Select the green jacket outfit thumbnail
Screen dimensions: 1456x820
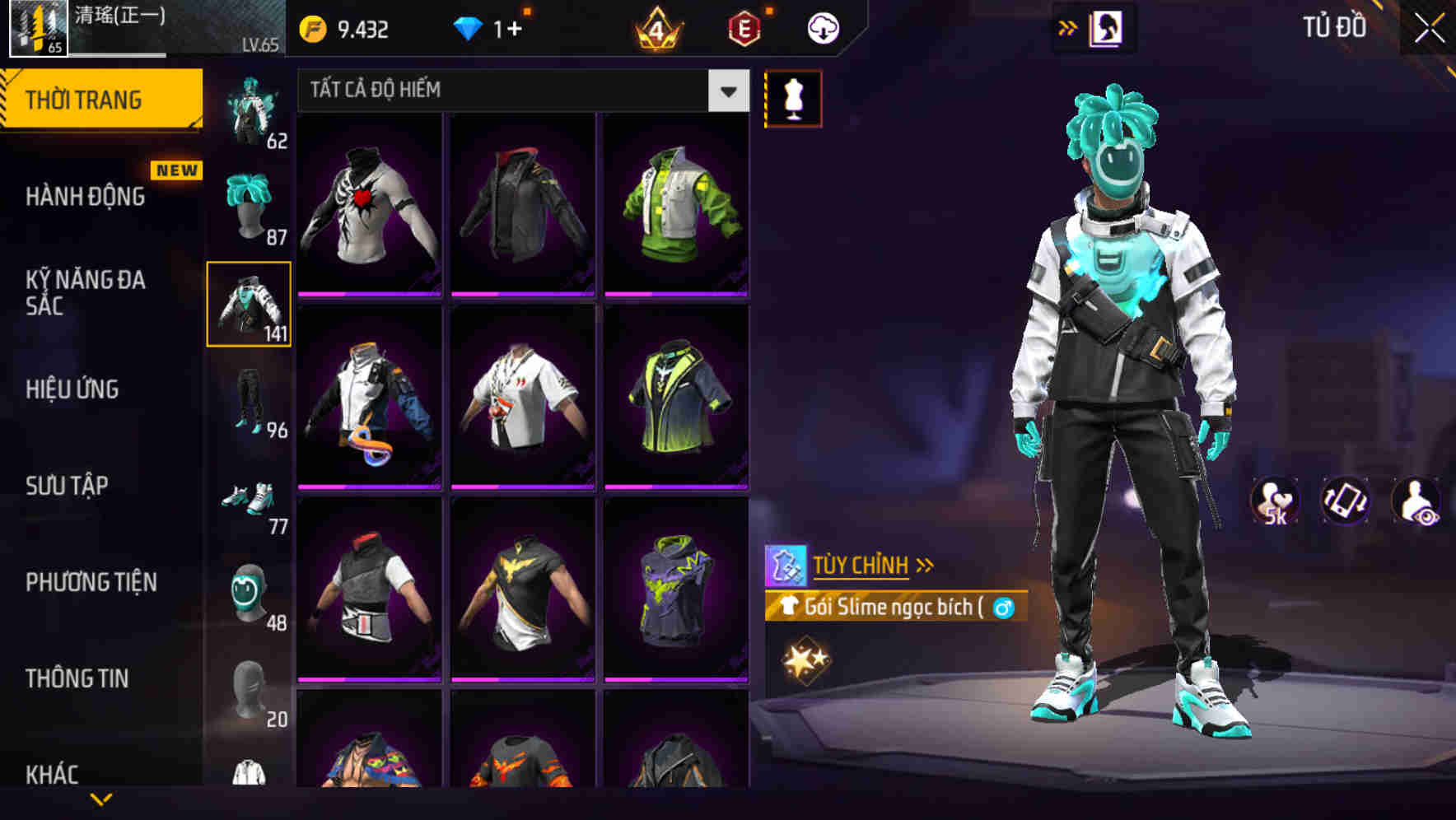pyautogui.click(x=677, y=207)
